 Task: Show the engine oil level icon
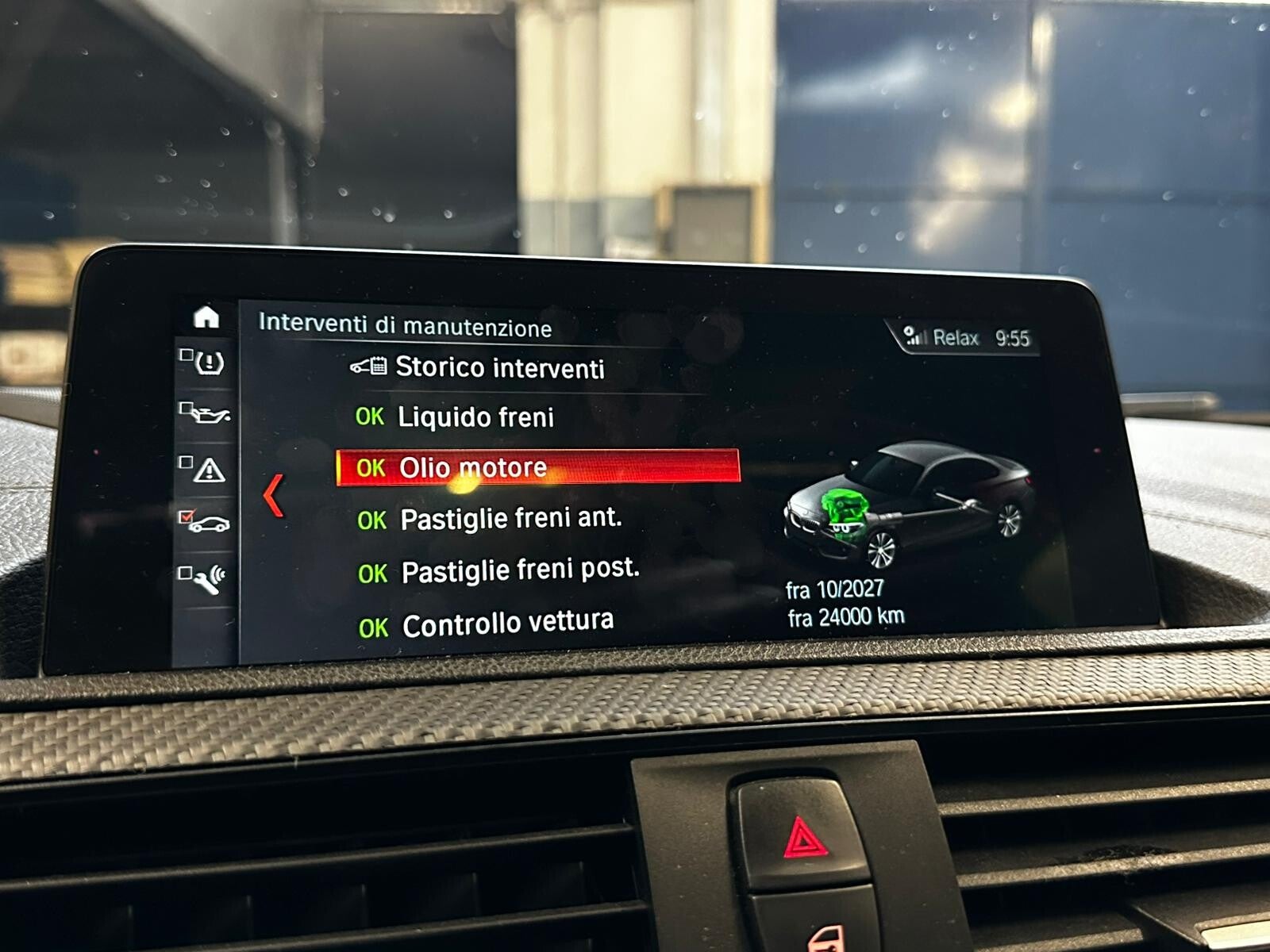[x=209, y=413]
